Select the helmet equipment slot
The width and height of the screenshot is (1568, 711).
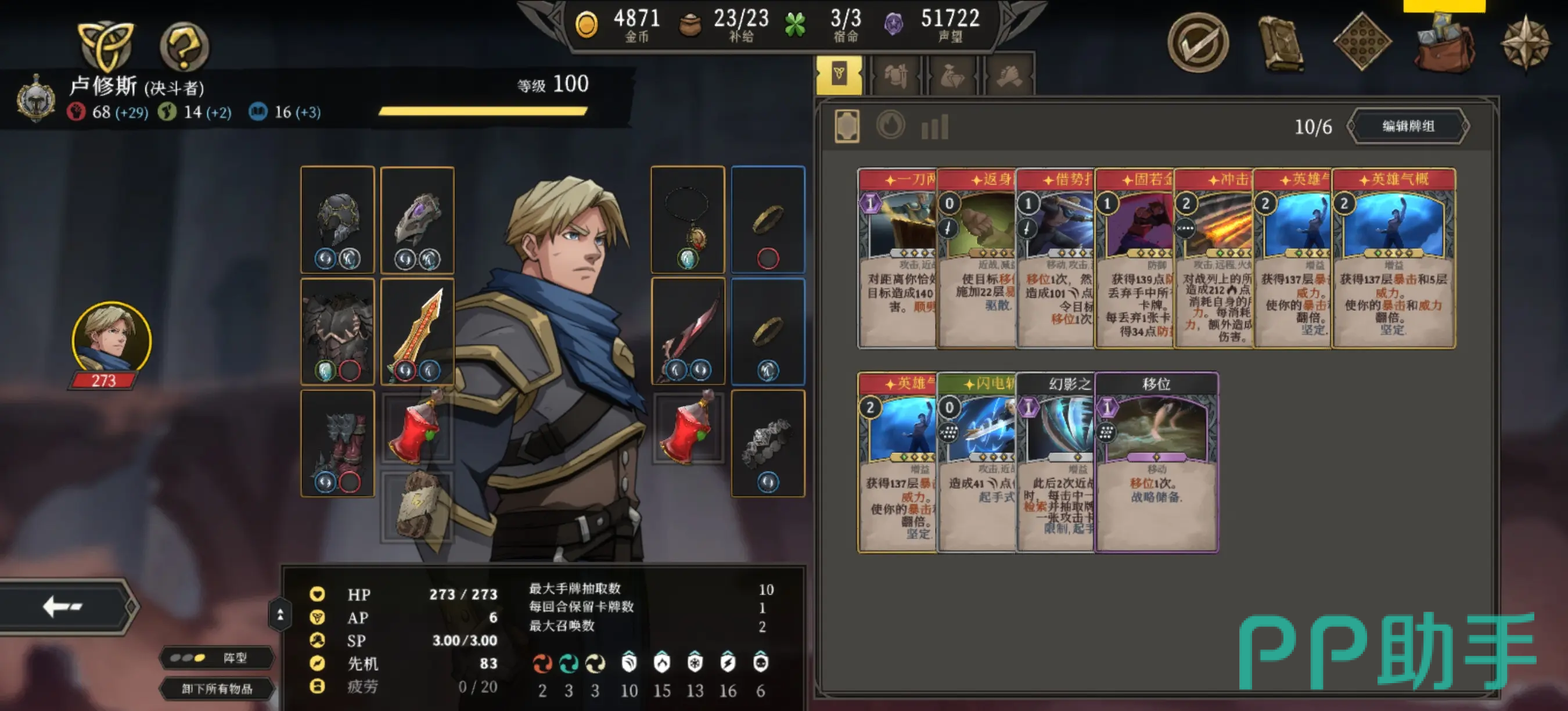[x=337, y=219]
